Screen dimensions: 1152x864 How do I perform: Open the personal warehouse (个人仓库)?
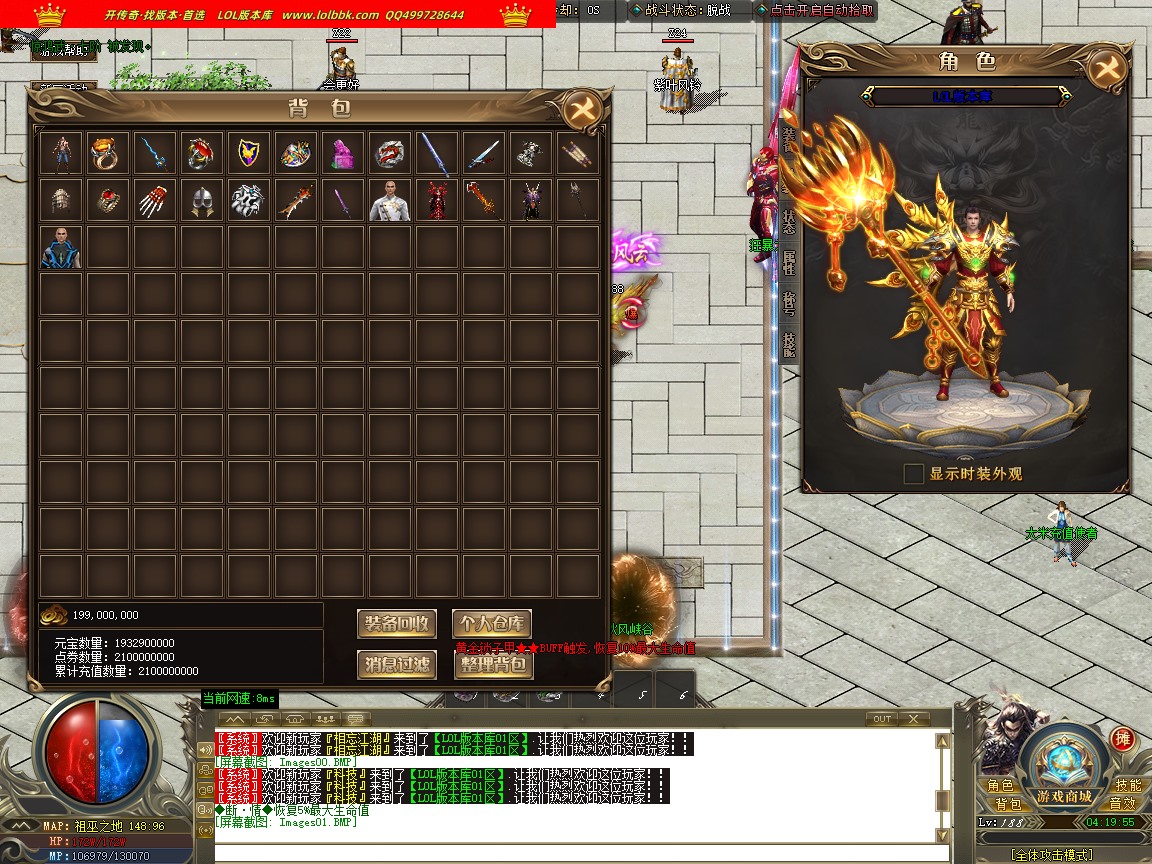pos(493,624)
